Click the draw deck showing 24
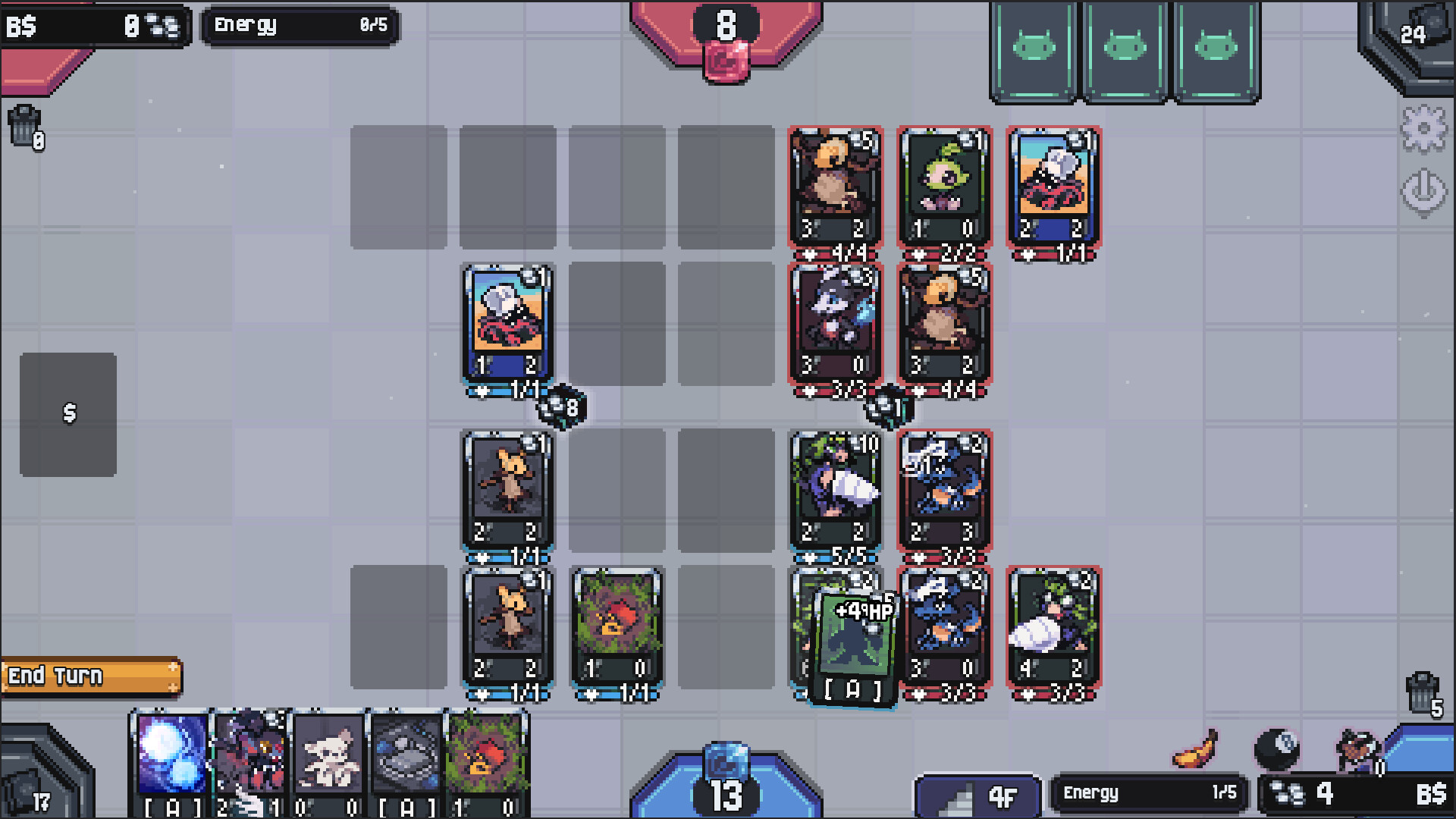 [x=1414, y=34]
